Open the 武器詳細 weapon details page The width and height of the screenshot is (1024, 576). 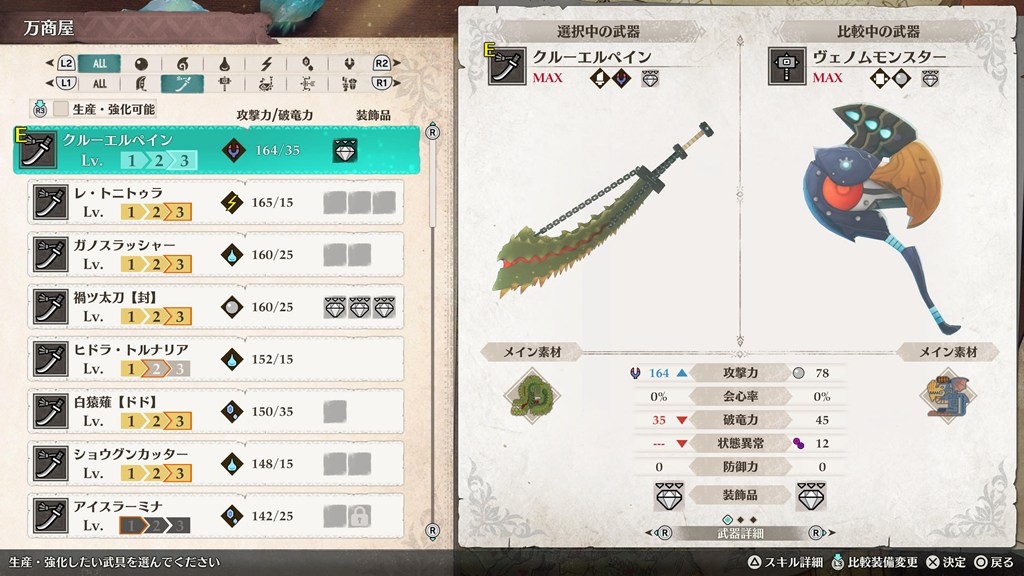pyautogui.click(x=742, y=533)
